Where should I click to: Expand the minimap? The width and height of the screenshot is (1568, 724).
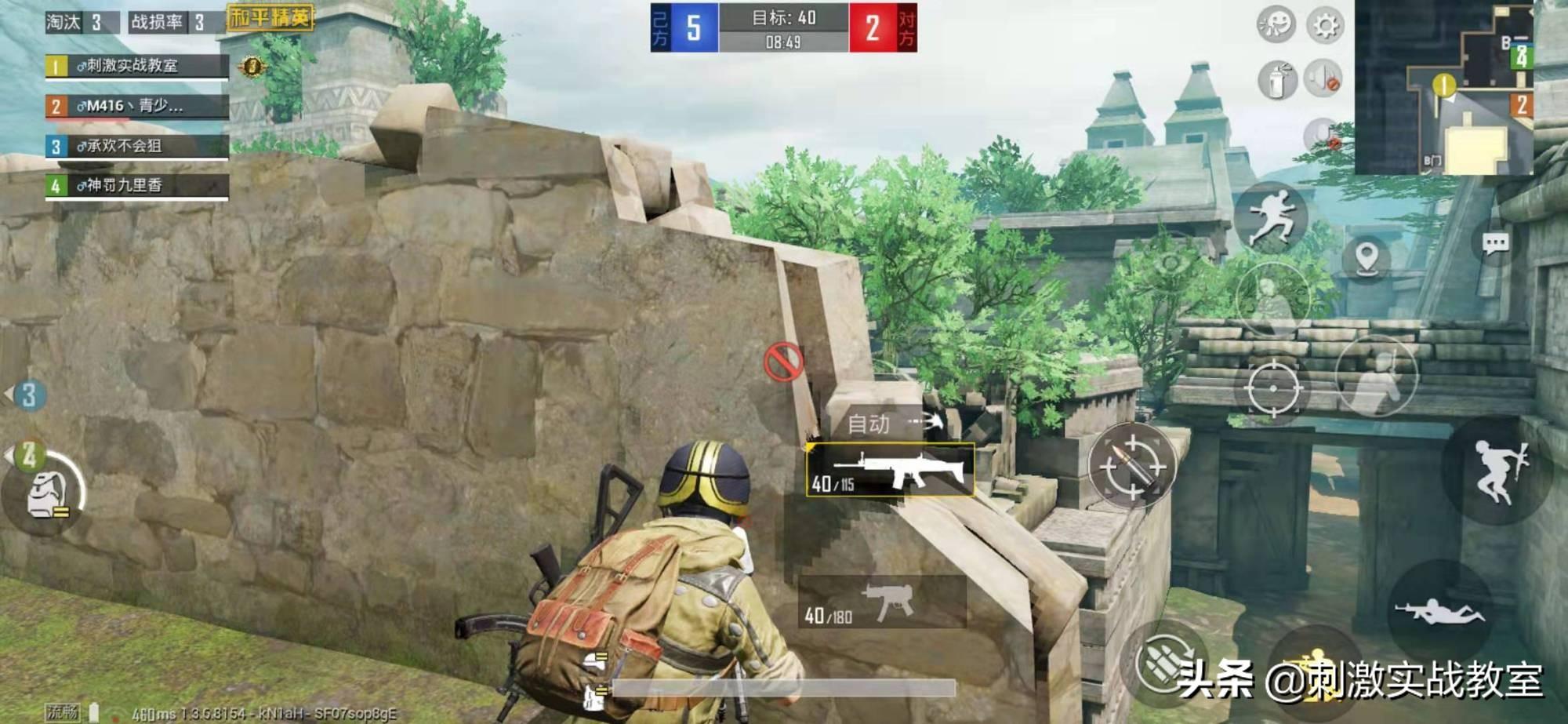(1443, 87)
